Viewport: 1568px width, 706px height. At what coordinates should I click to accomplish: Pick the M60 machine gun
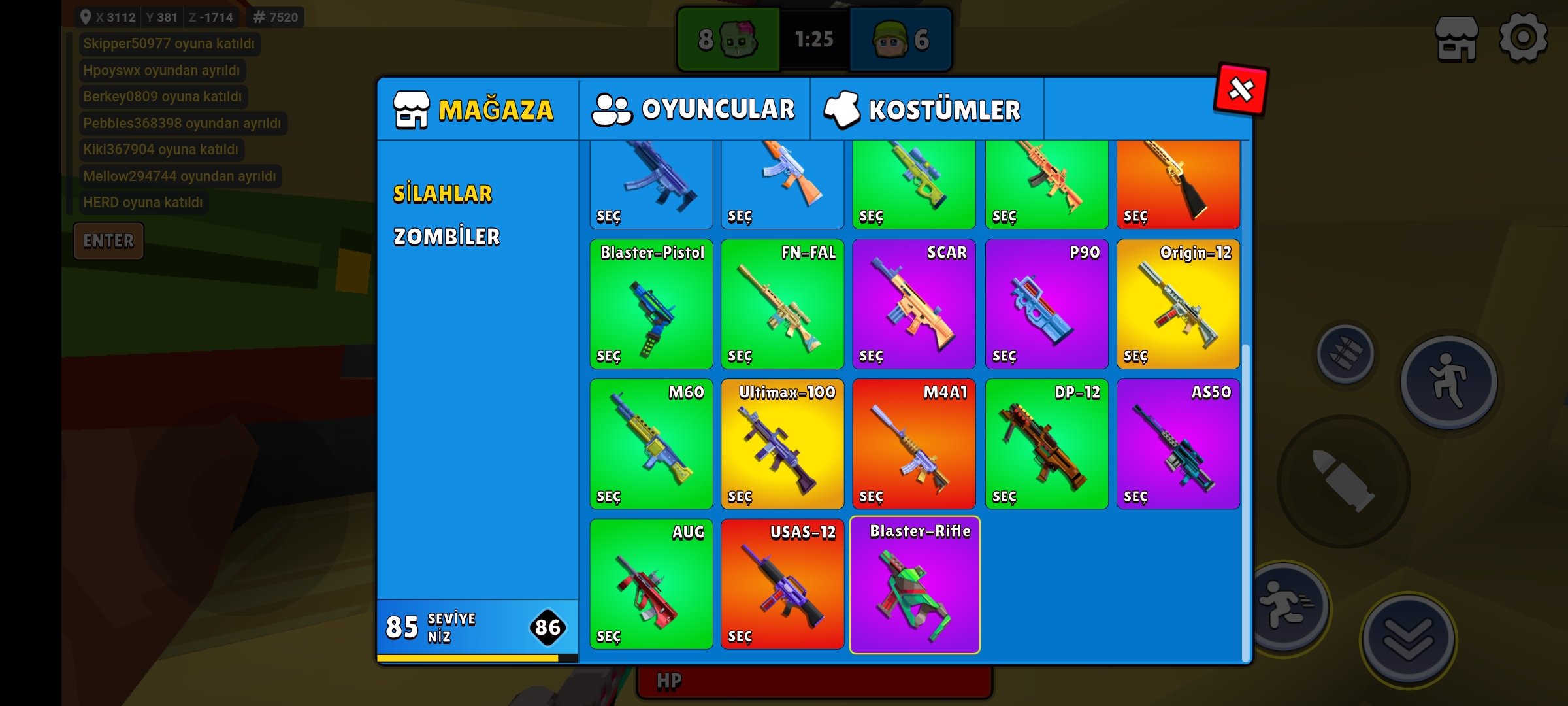coord(651,445)
